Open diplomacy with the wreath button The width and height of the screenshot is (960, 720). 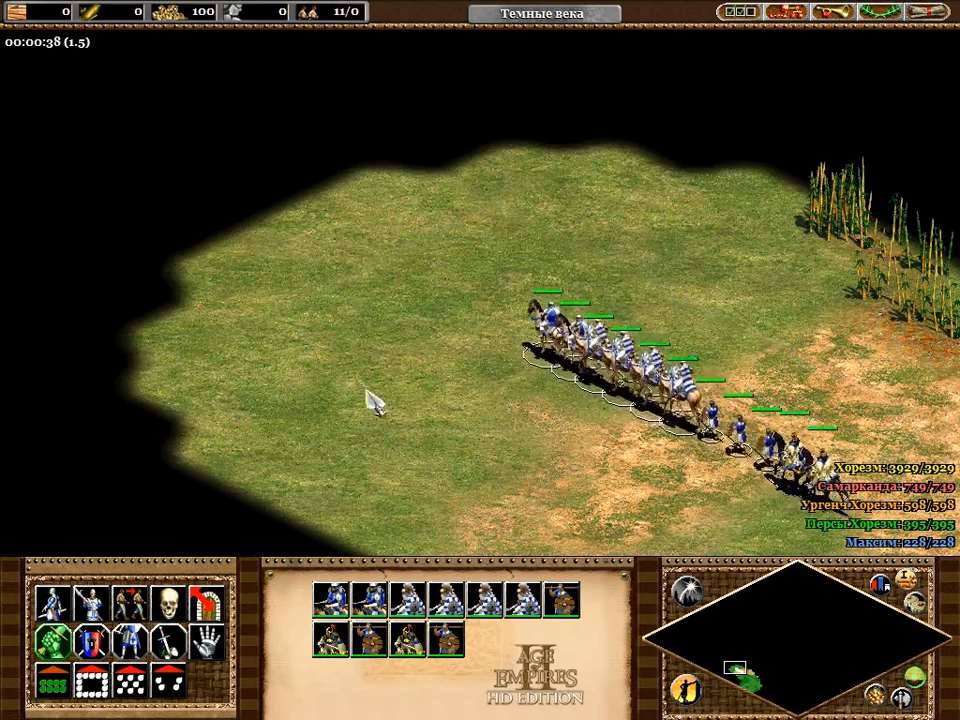click(x=878, y=12)
